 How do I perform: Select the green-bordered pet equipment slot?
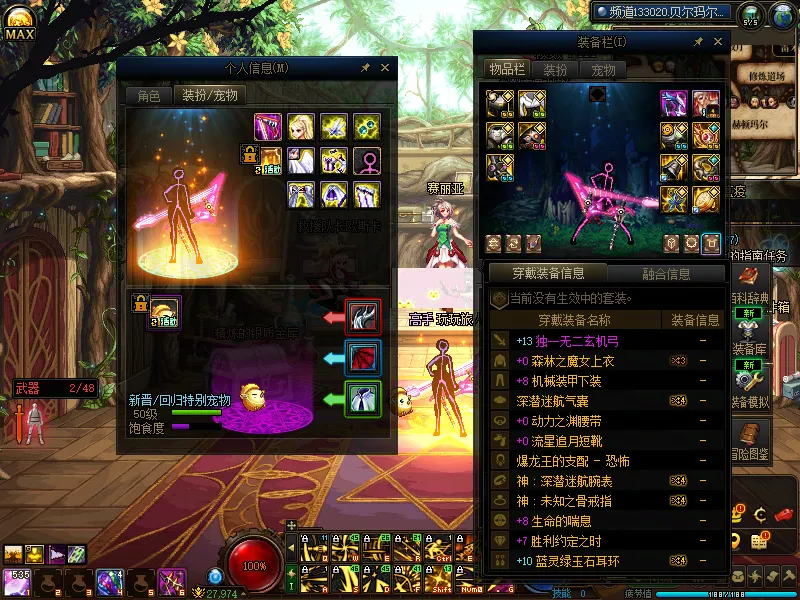tap(360, 399)
